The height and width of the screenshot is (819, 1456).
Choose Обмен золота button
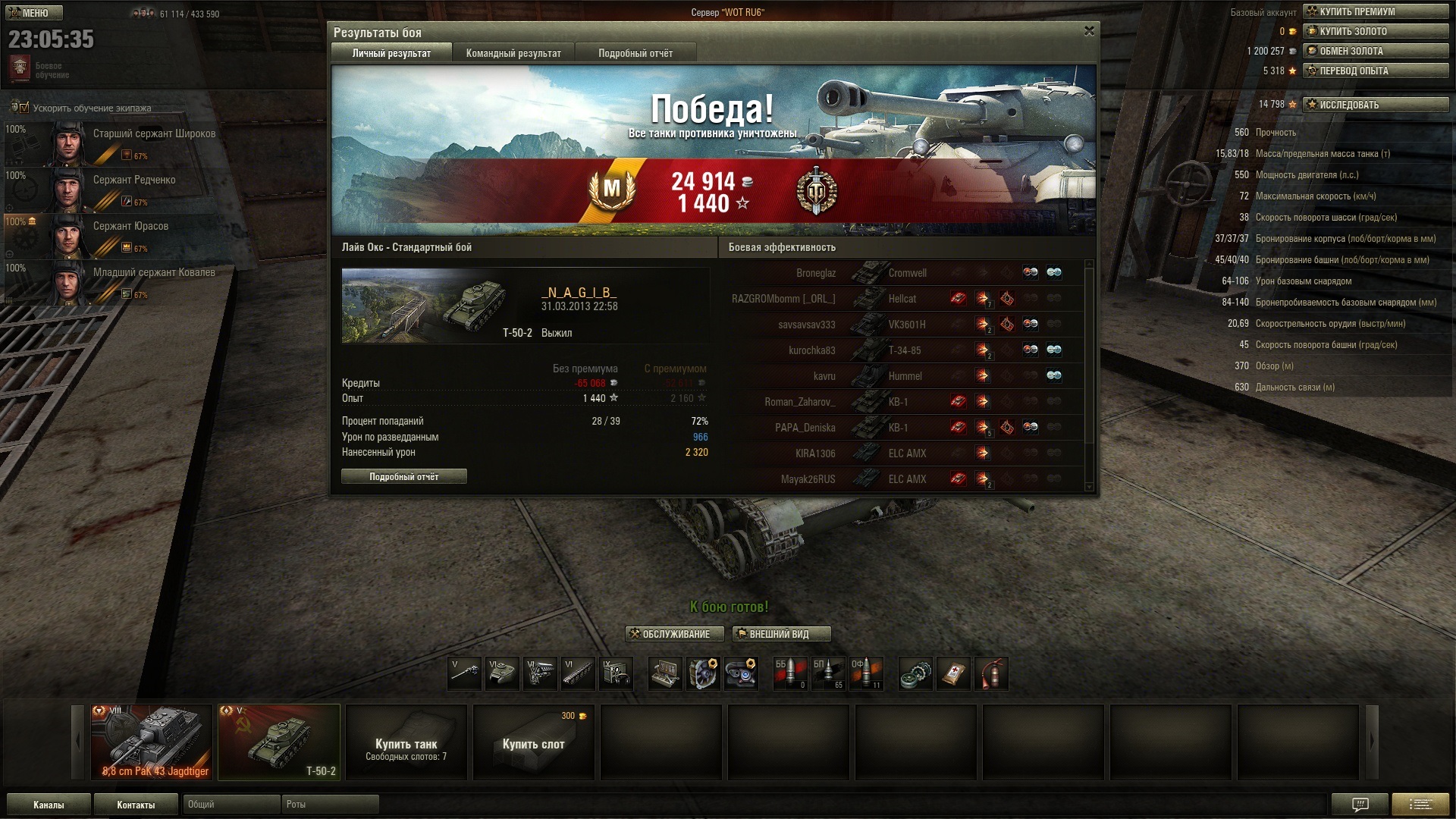click(1375, 51)
